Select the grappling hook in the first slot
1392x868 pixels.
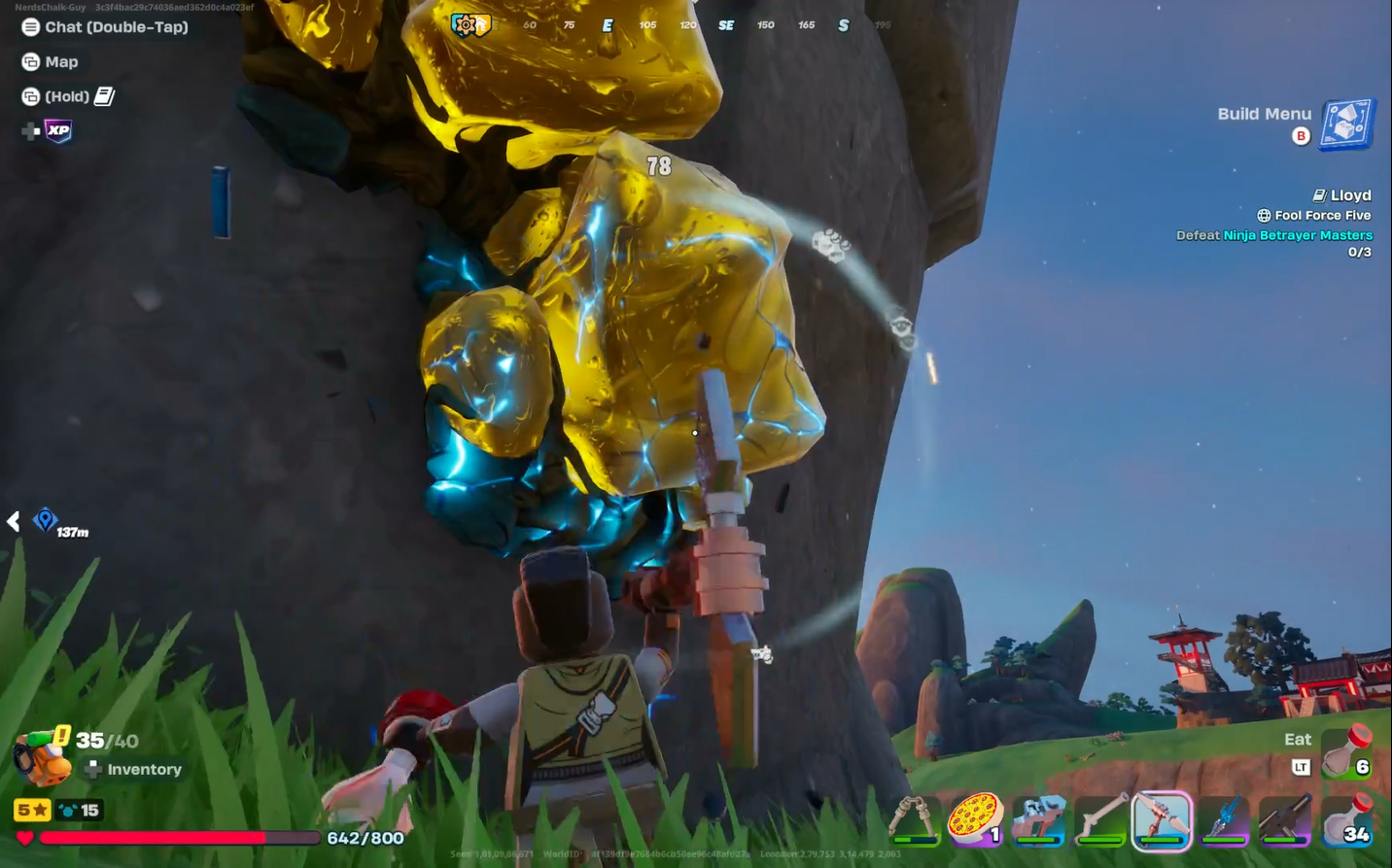[x=914, y=819]
